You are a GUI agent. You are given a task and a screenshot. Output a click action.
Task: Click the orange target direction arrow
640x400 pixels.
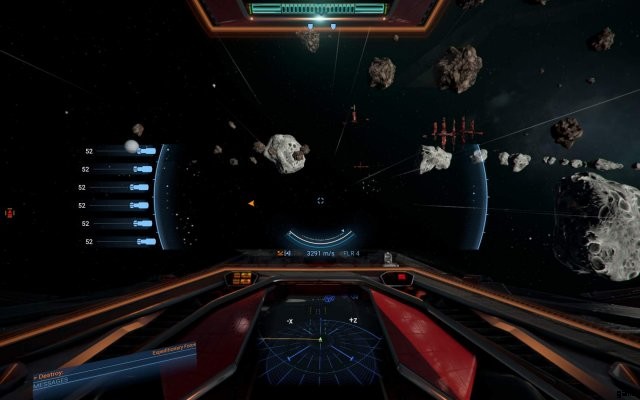coord(251,203)
